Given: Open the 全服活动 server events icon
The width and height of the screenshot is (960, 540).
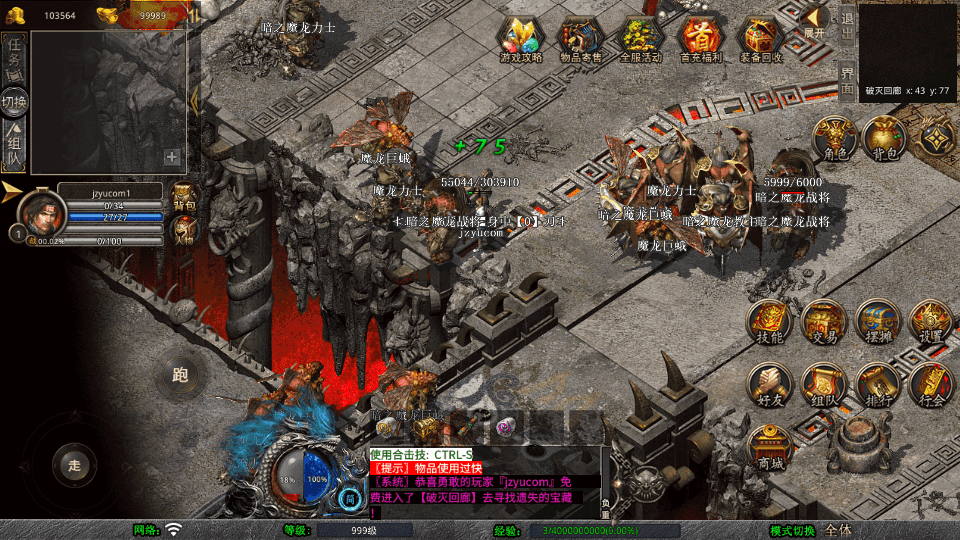Looking at the screenshot, I should (x=641, y=40).
